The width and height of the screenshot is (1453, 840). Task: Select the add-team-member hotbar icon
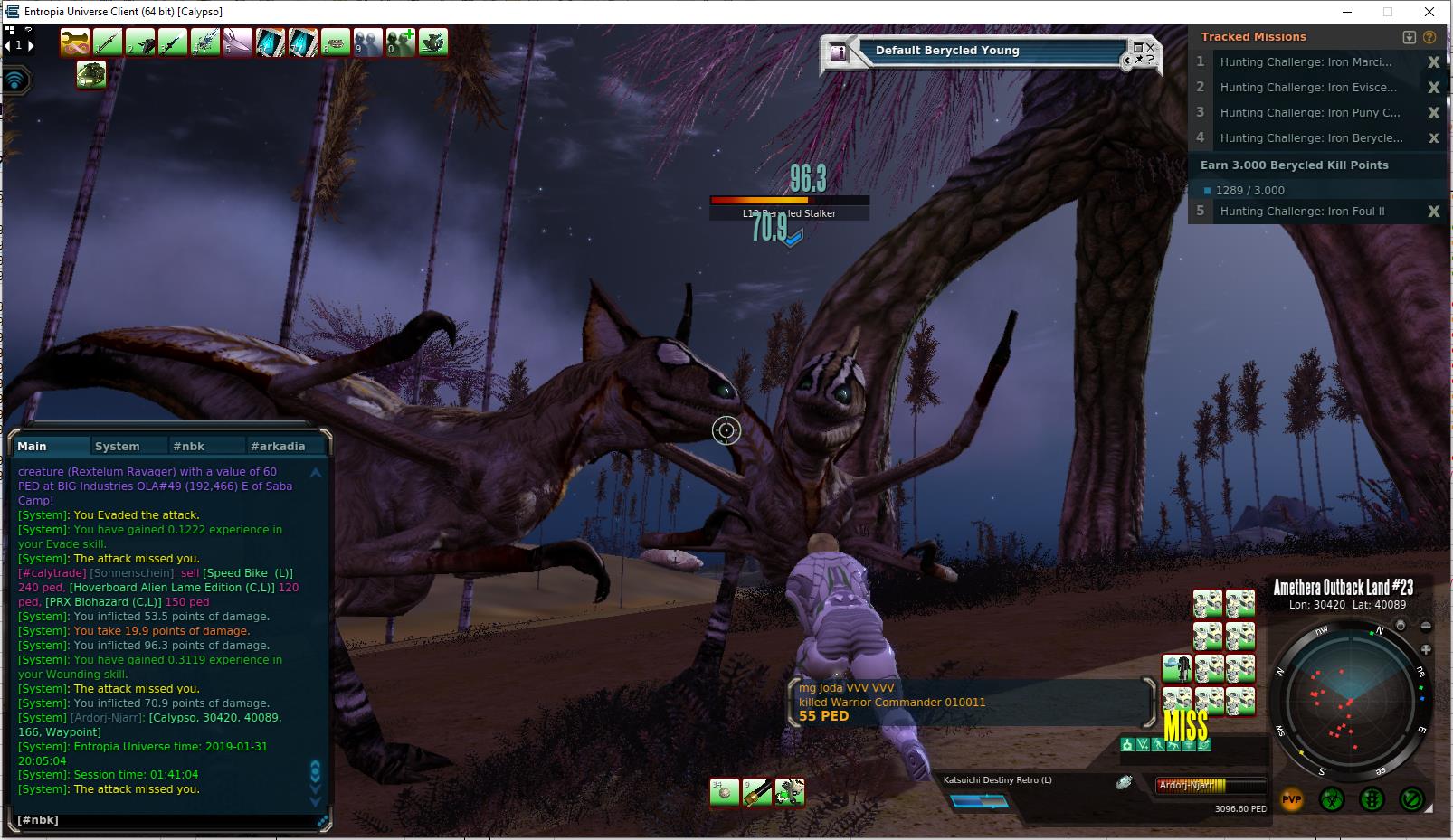pos(401,42)
